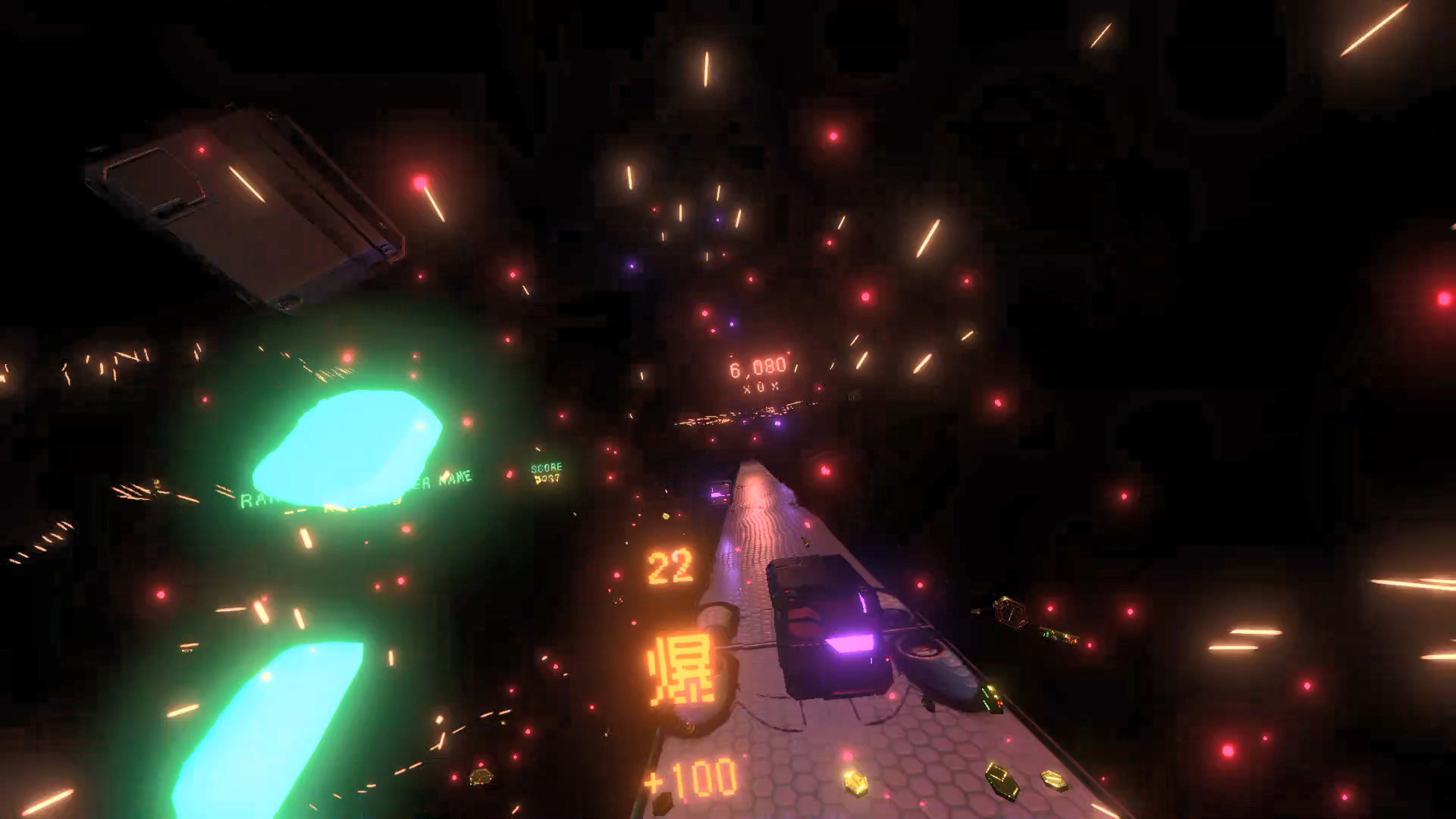Viewport: 1456px width, 819px height.
Task: Toggle the yellow score digits under SCORE
Action: 548,480
